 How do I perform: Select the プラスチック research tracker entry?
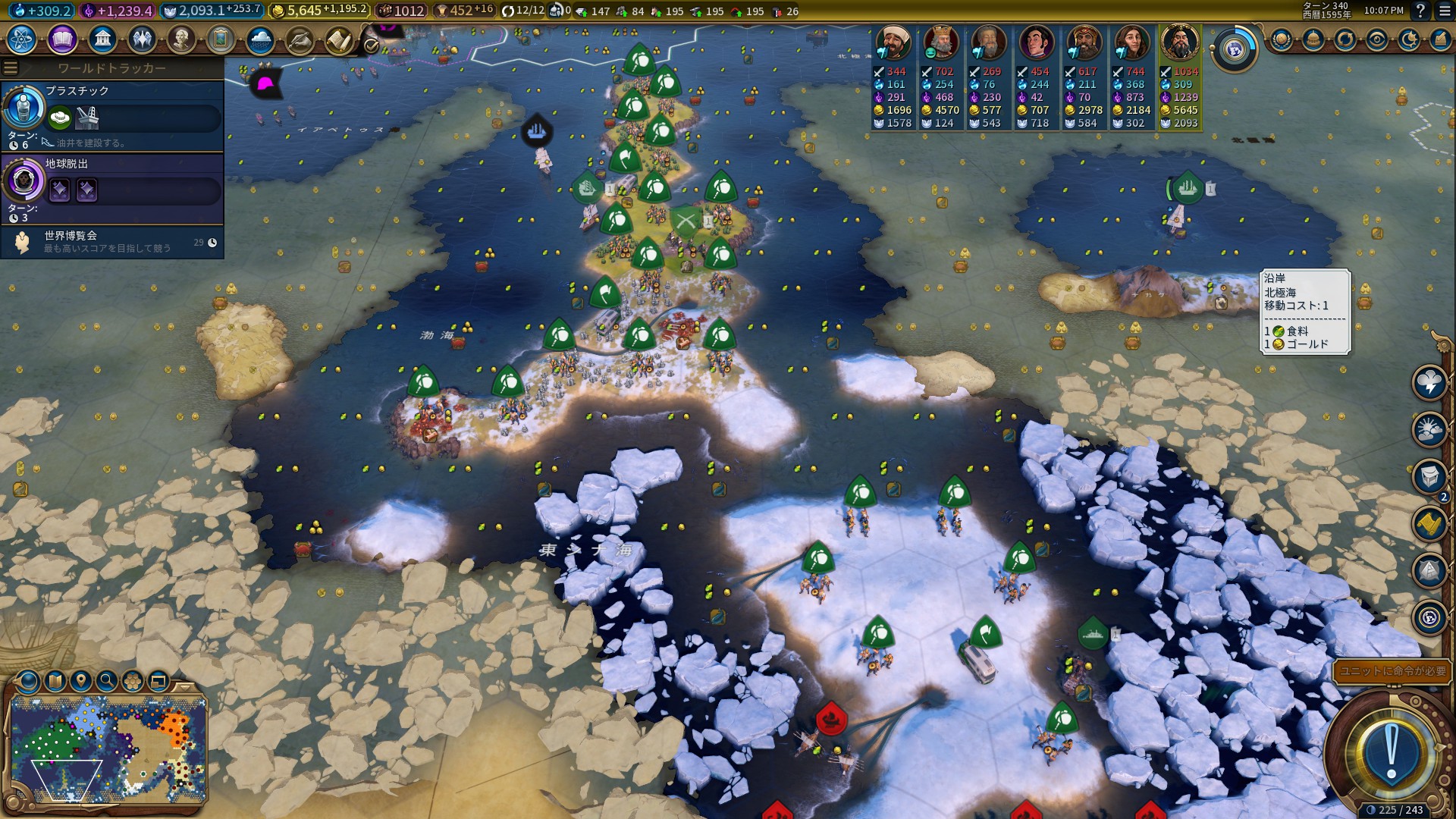[x=112, y=115]
